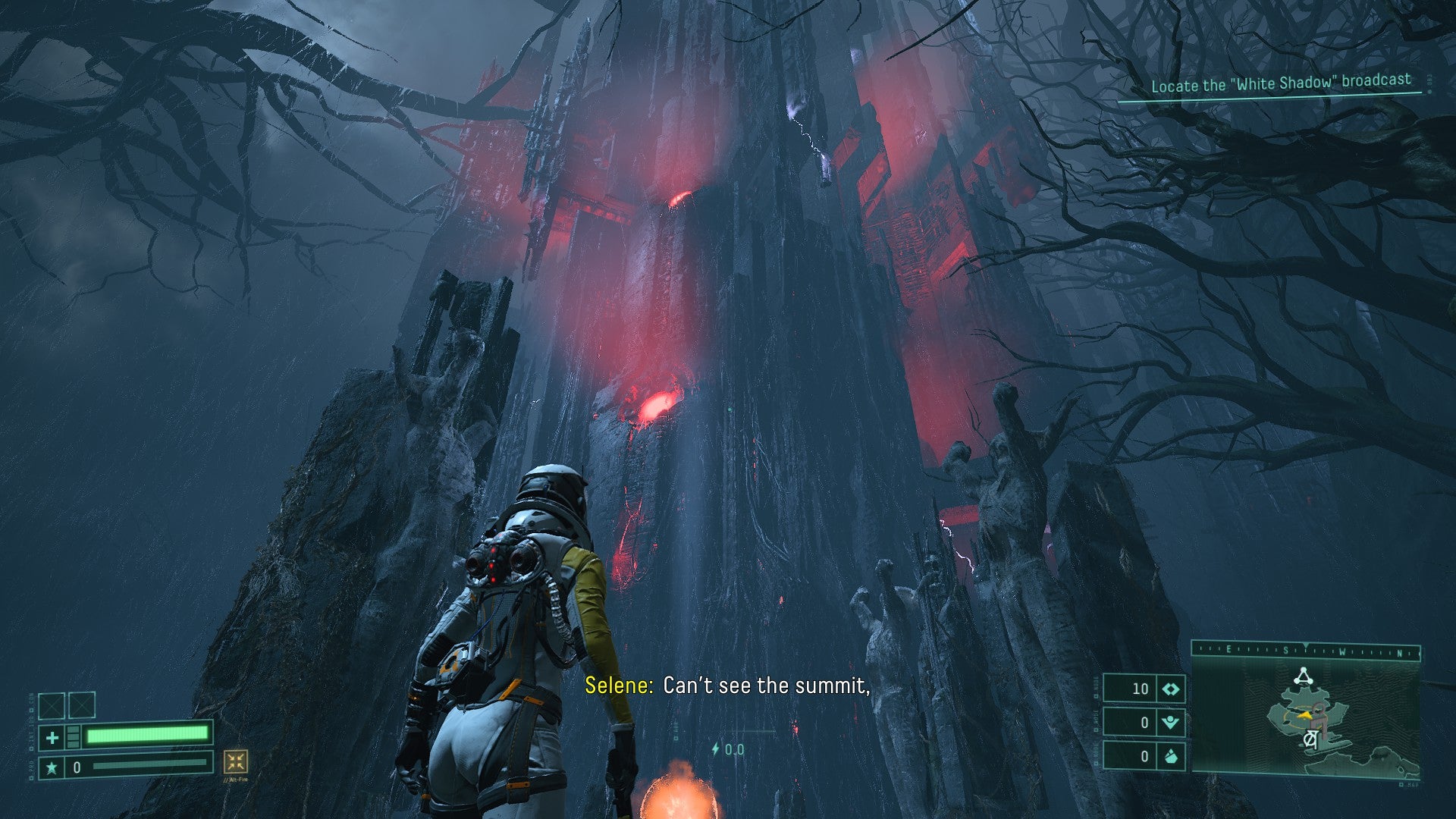1456x819 pixels.
Task: Select the proficiency star icon
Action: (52, 767)
